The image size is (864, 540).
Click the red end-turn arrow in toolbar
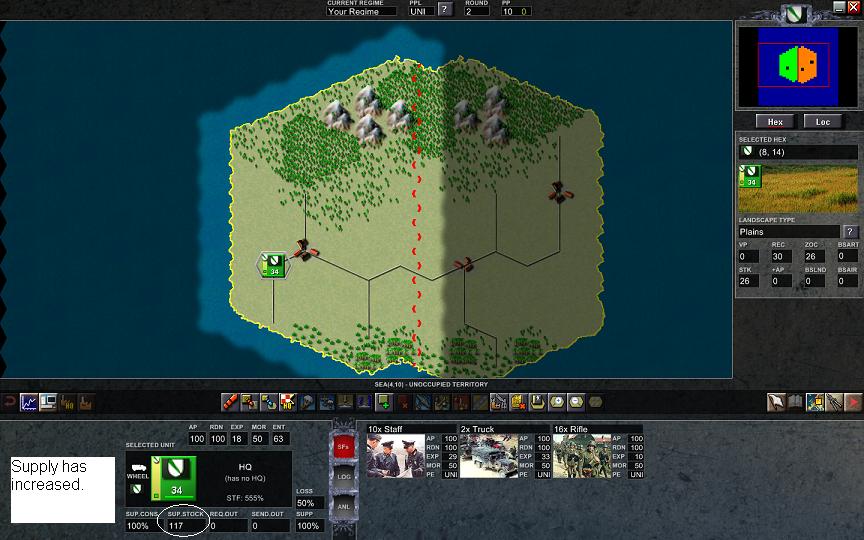point(851,402)
